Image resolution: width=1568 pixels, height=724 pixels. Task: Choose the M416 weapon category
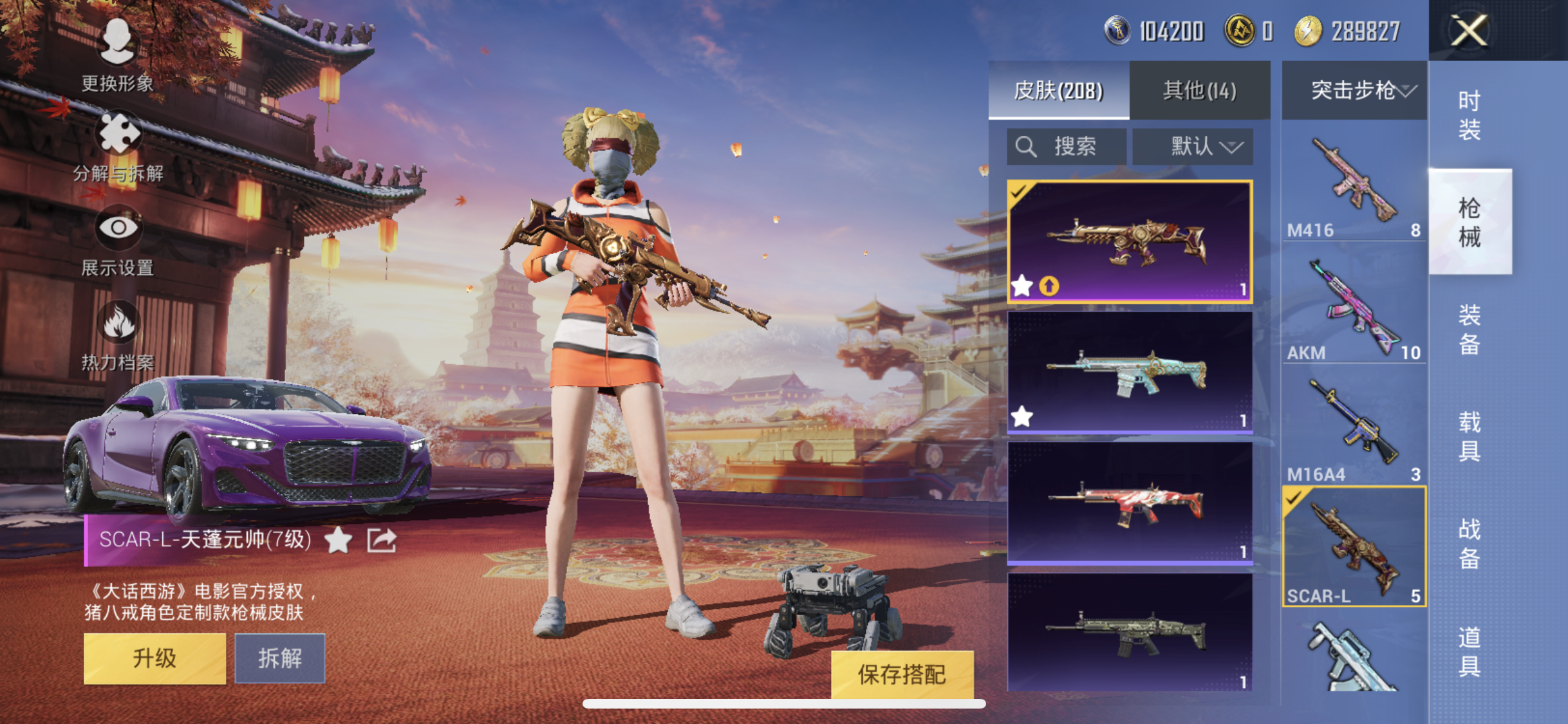point(1354,187)
